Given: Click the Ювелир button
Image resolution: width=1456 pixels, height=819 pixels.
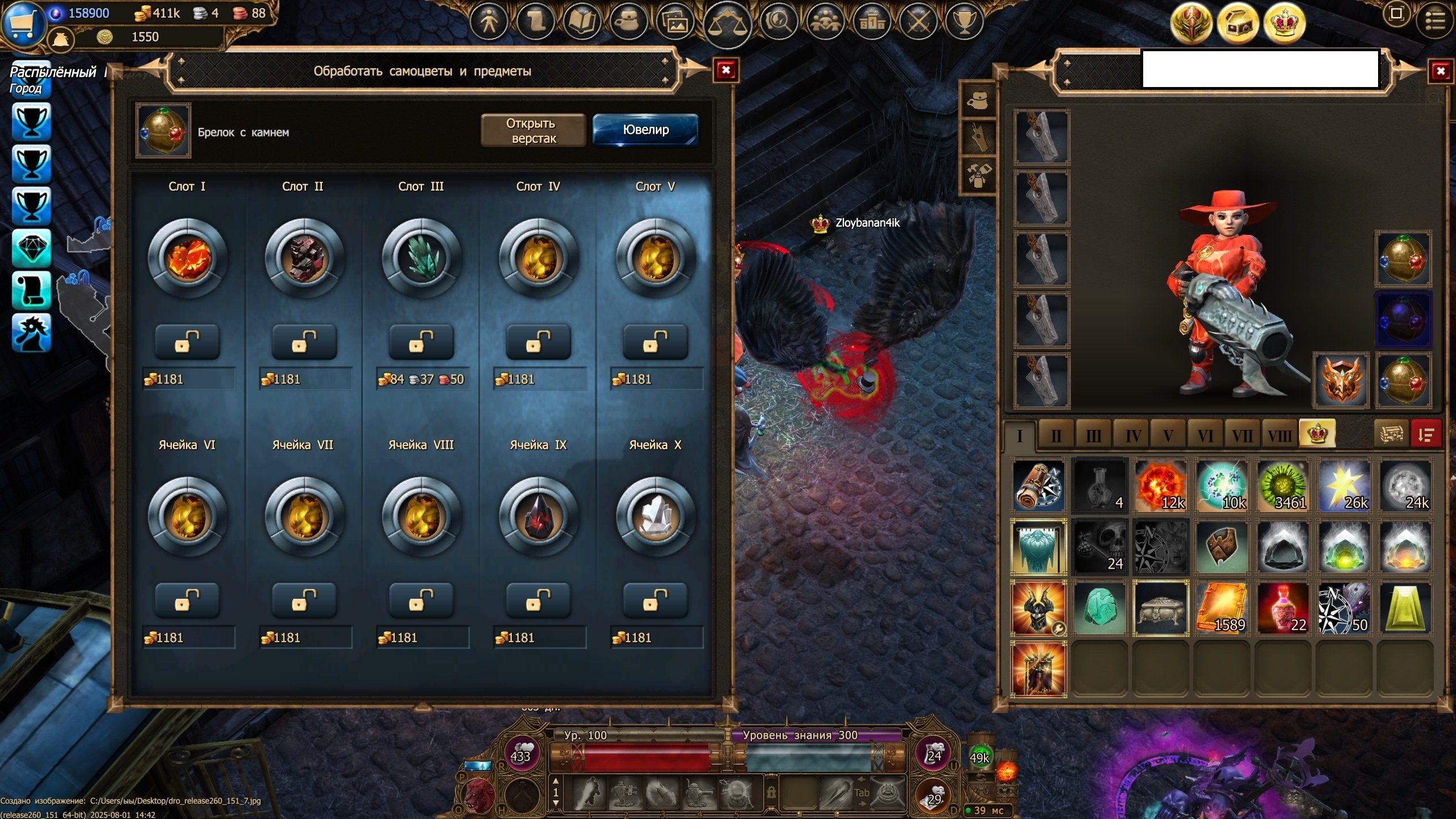Looking at the screenshot, I should (646, 130).
